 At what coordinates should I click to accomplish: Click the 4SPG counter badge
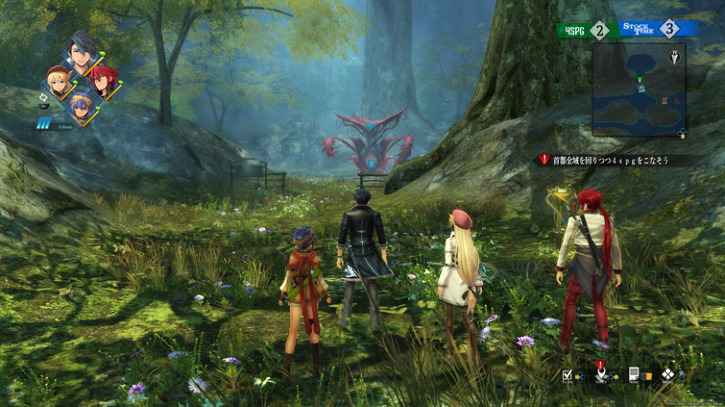[x=584, y=30]
